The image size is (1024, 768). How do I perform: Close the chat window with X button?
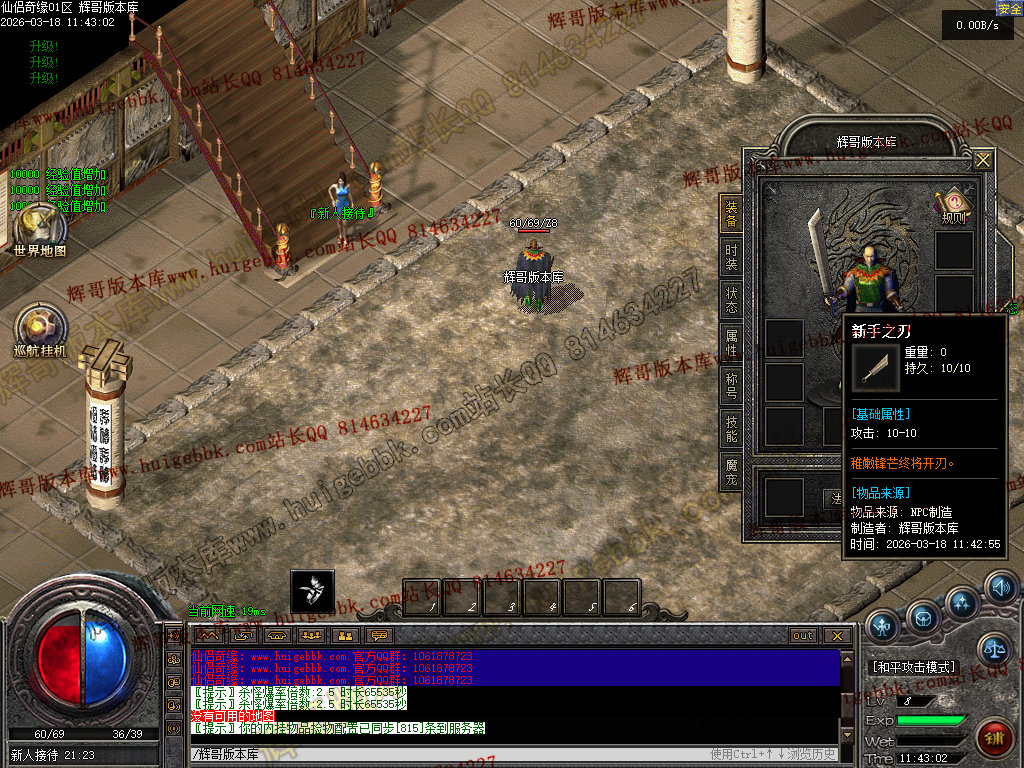(836, 636)
